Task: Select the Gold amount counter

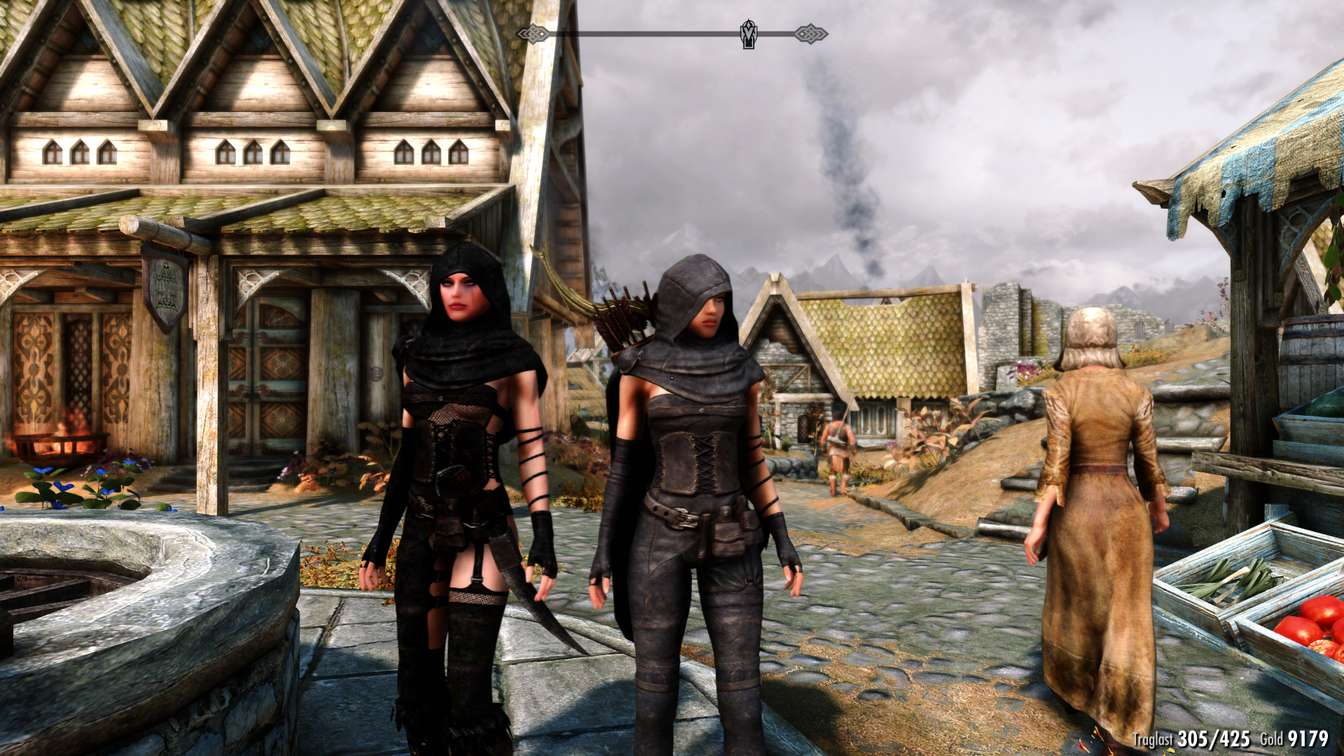Action: [1308, 737]
